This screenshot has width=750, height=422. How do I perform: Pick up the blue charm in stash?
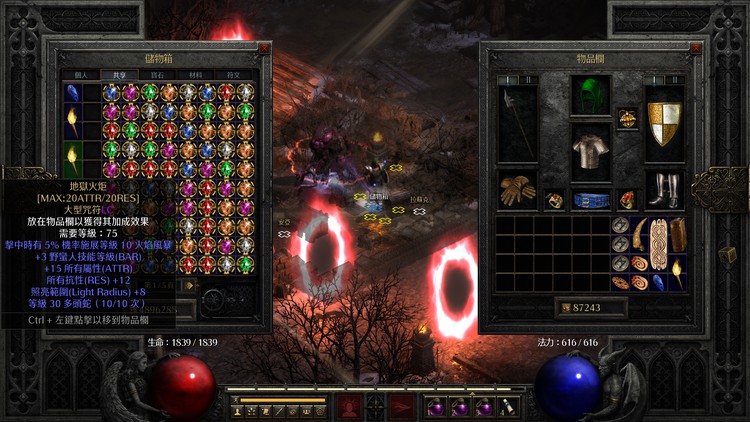[x=72, y=96]
